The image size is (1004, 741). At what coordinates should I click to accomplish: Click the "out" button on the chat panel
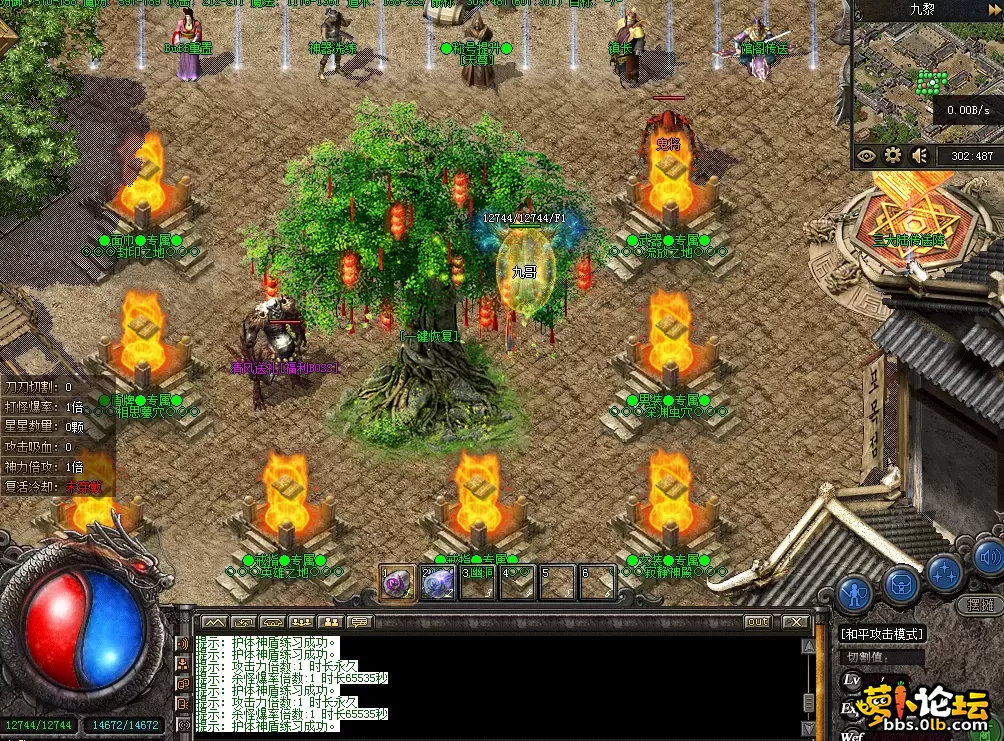757,622
